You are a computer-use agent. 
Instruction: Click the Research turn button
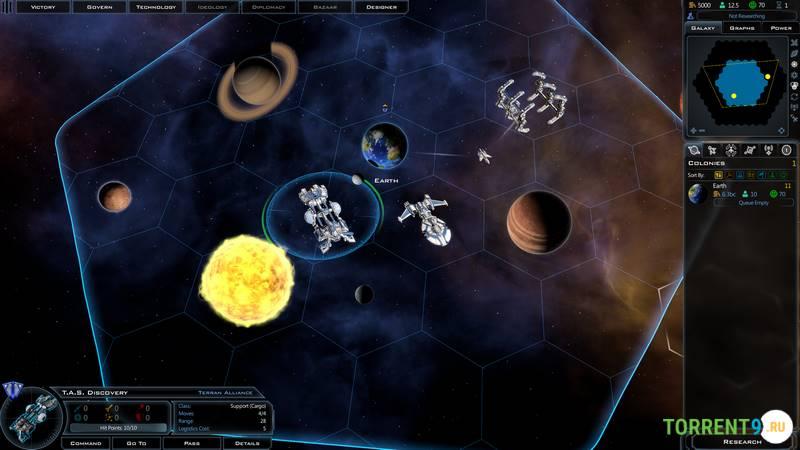pyautogui.click(x=741, y=441)
